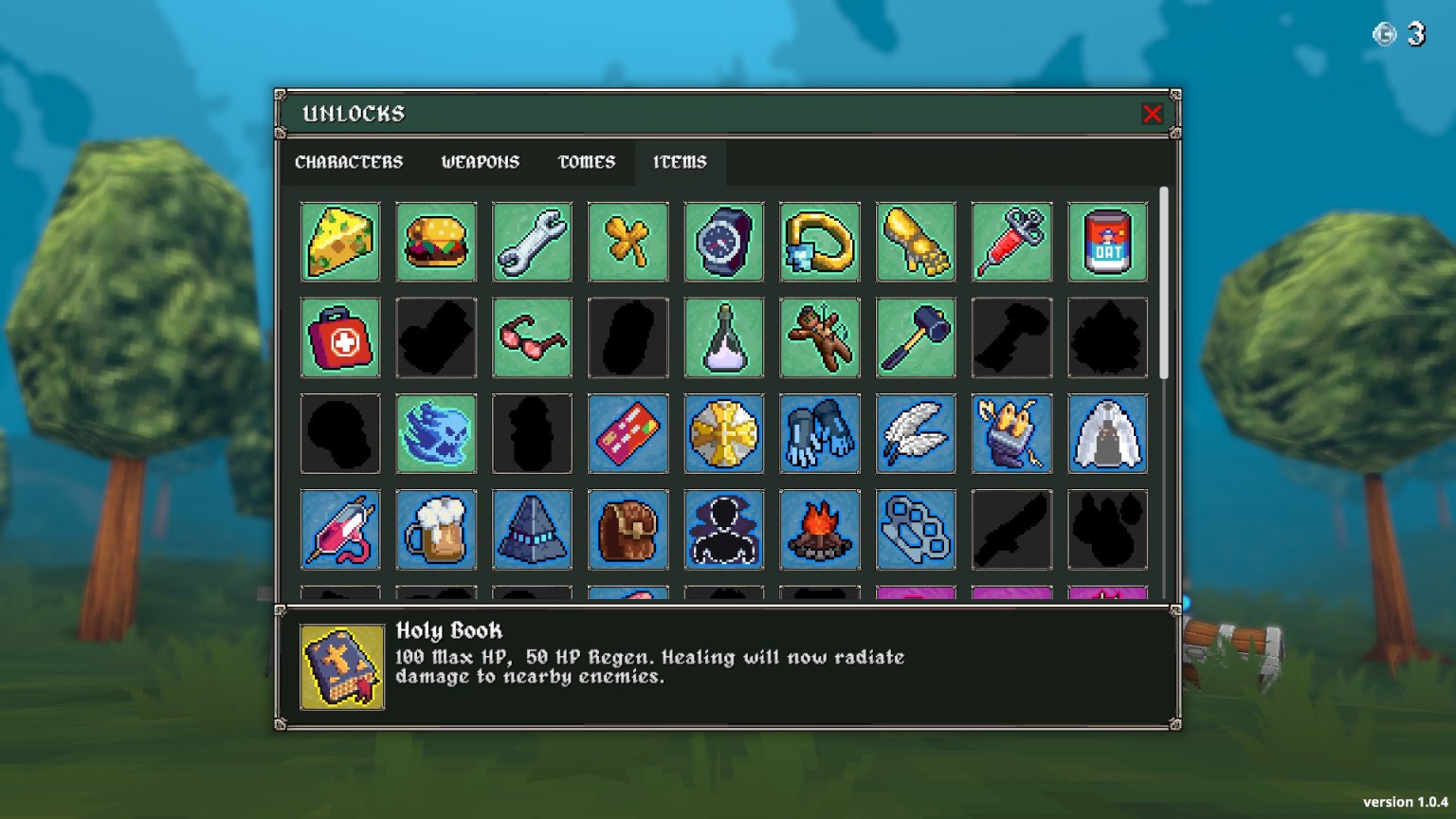
Task: Click the beer mug item icon
Action: point(436,530)
